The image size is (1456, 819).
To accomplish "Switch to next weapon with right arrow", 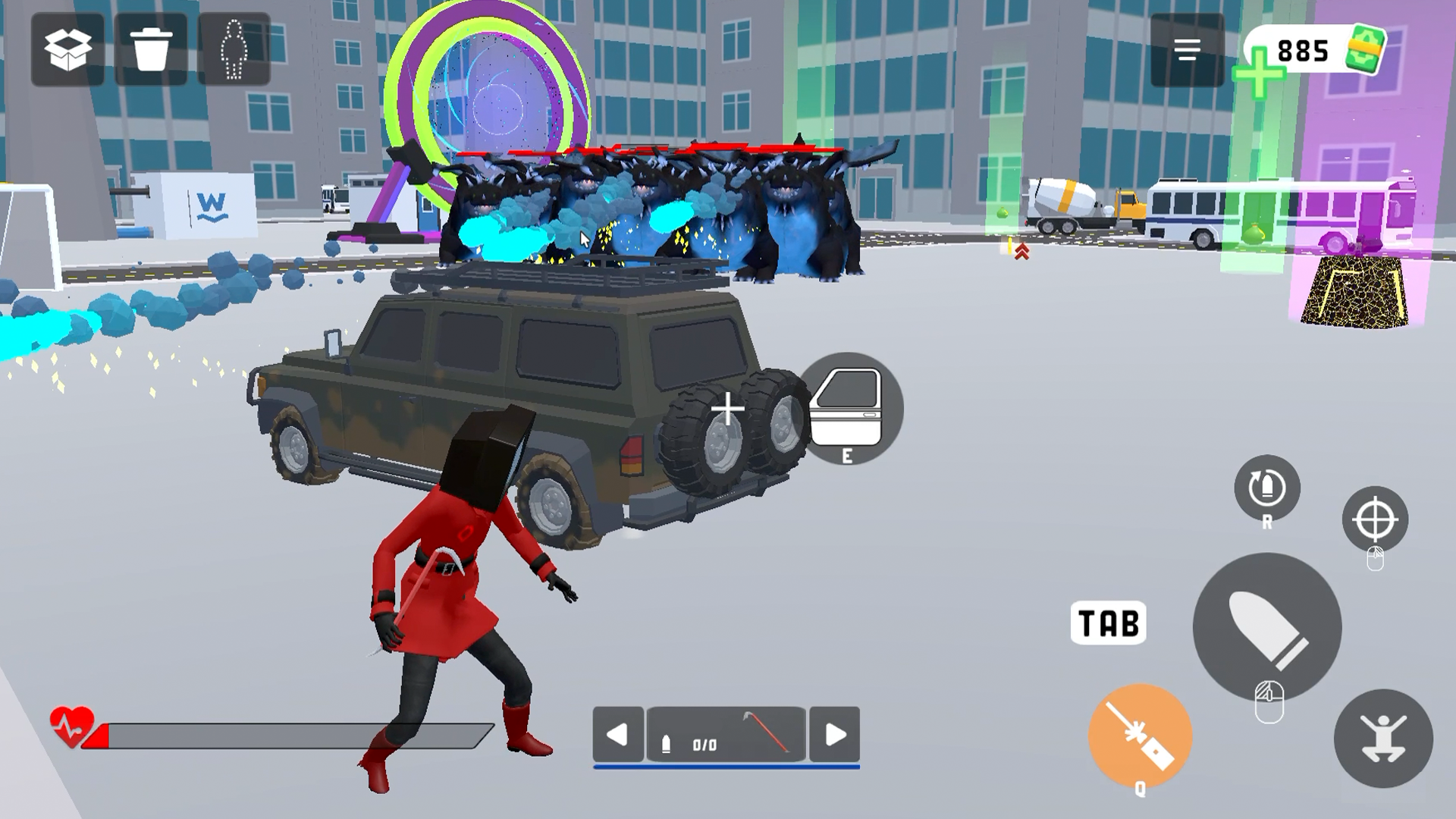I will pyautogui.click(x=836, y=734).
